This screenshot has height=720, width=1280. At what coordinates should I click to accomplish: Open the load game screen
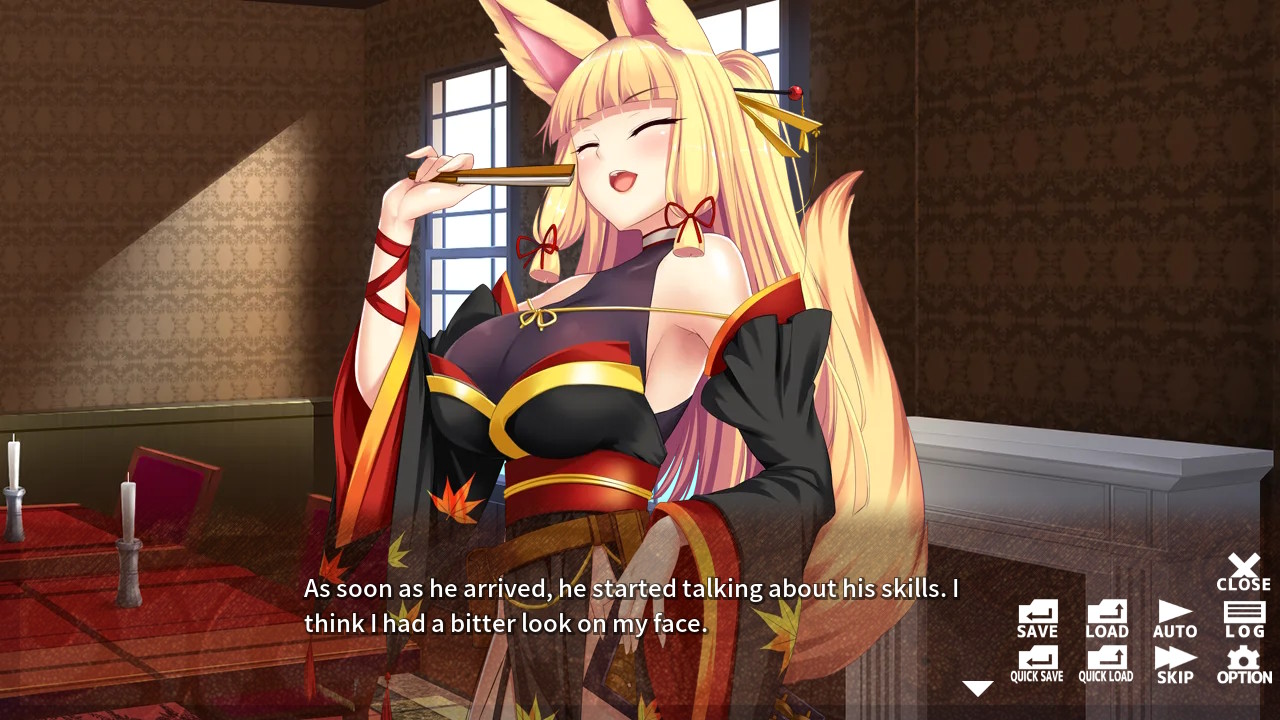(x=1105, y=613)
